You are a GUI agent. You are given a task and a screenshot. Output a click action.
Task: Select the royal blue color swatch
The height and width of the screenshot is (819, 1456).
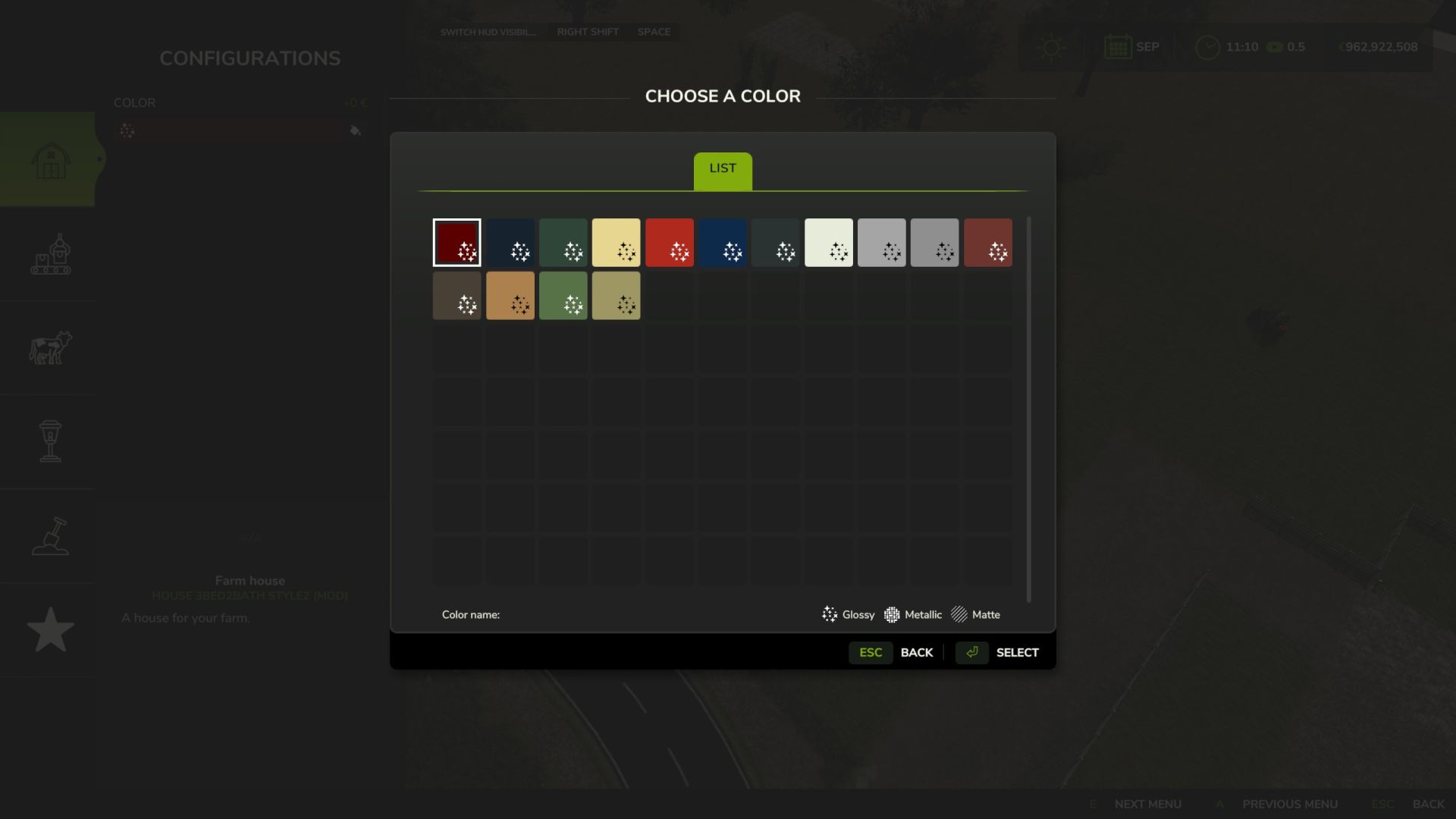coord(722,243)
